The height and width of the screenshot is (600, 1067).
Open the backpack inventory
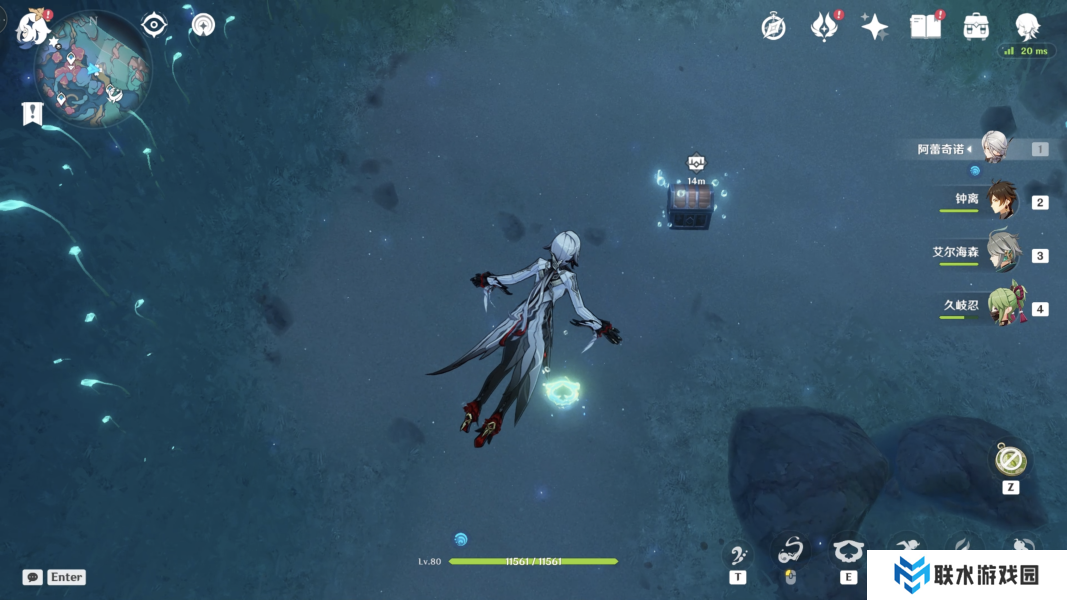[x=976, y=27]
